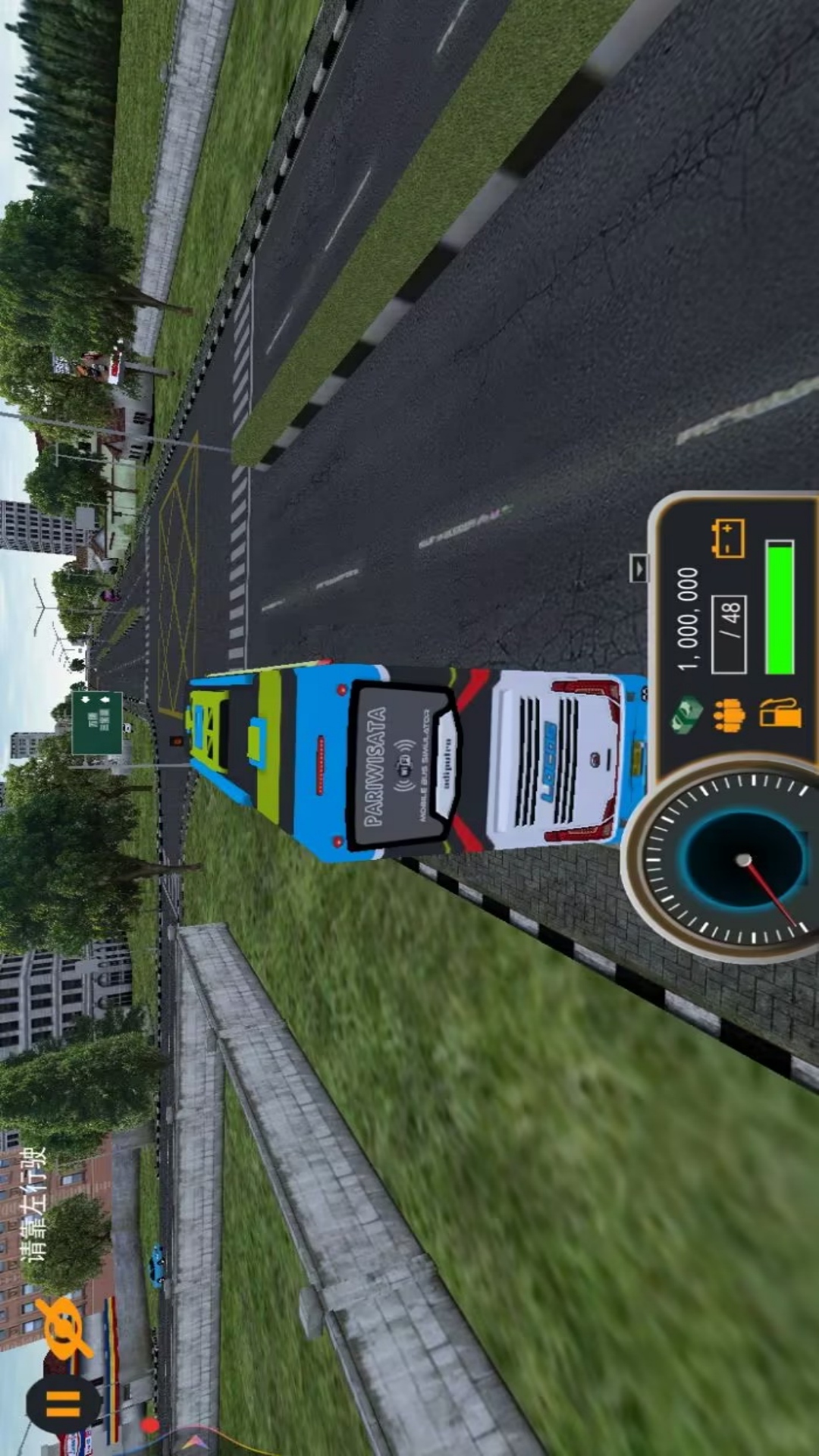Viewport: 819px width, 1456px height.
Task: Tap the green cash money icon
Action: click(x=688, y=714)
